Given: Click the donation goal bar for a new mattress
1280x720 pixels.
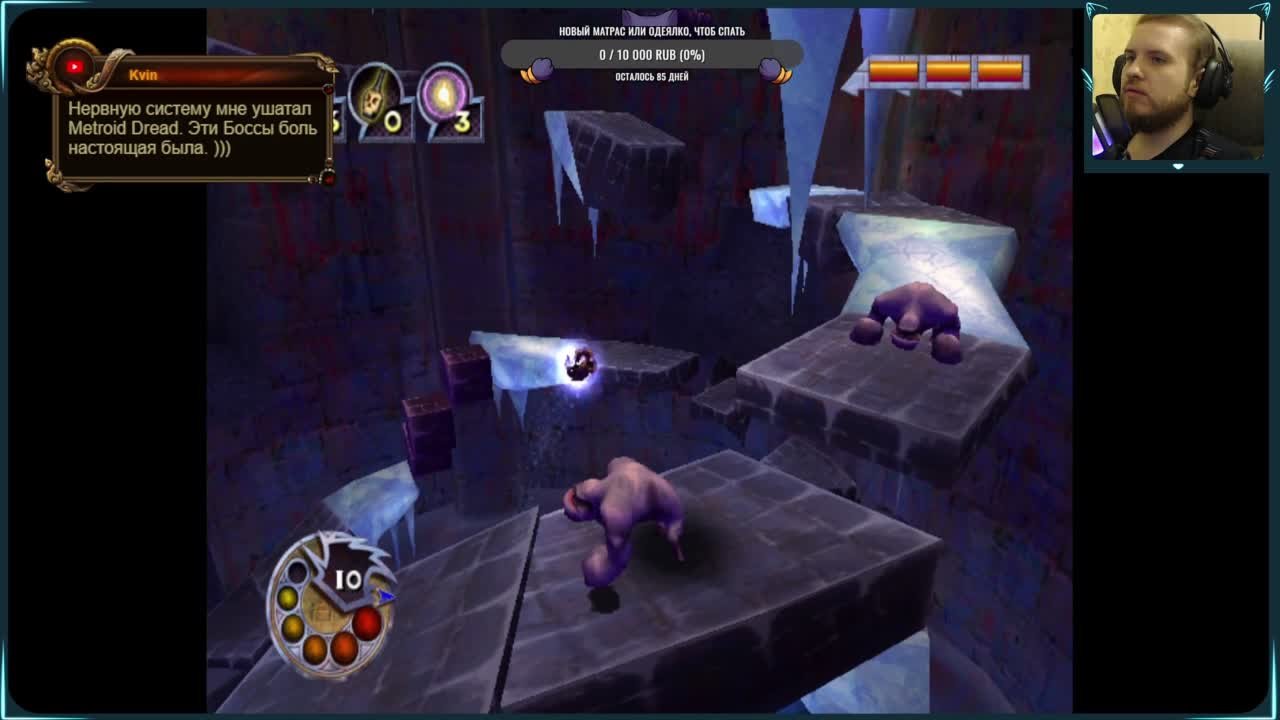Looking at the screenshot, I should pyautogui.click(x=652, y=55).
